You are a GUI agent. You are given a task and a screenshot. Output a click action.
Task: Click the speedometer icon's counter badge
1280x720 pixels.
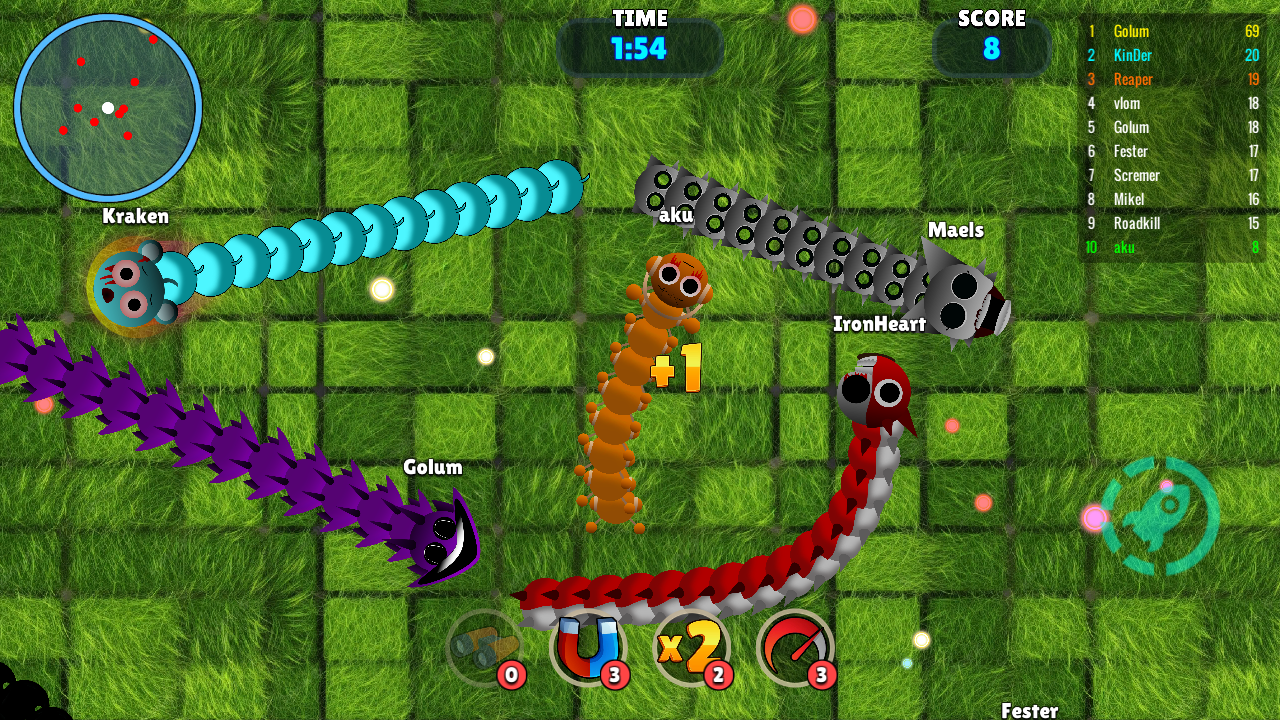821,676
